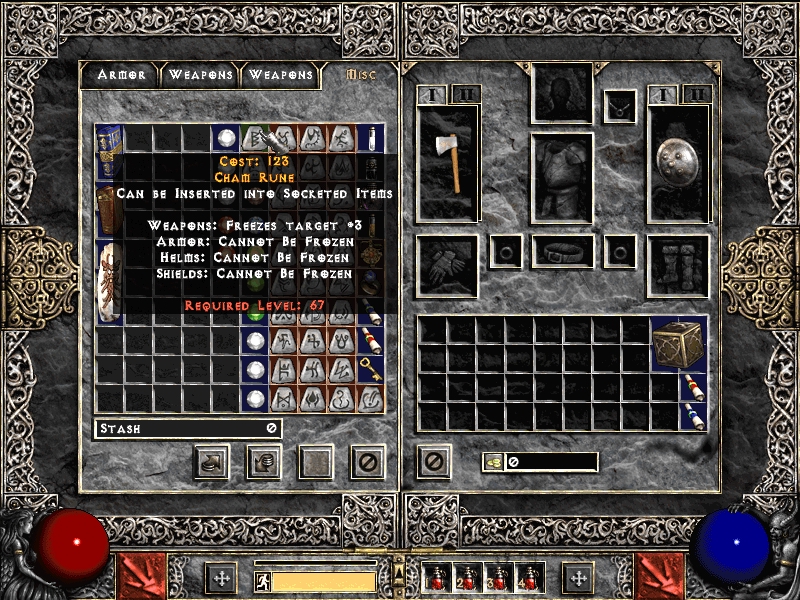
Task: Close the shop panel with its cancel button
Action: pyautogui.click(x=367, y=461)
